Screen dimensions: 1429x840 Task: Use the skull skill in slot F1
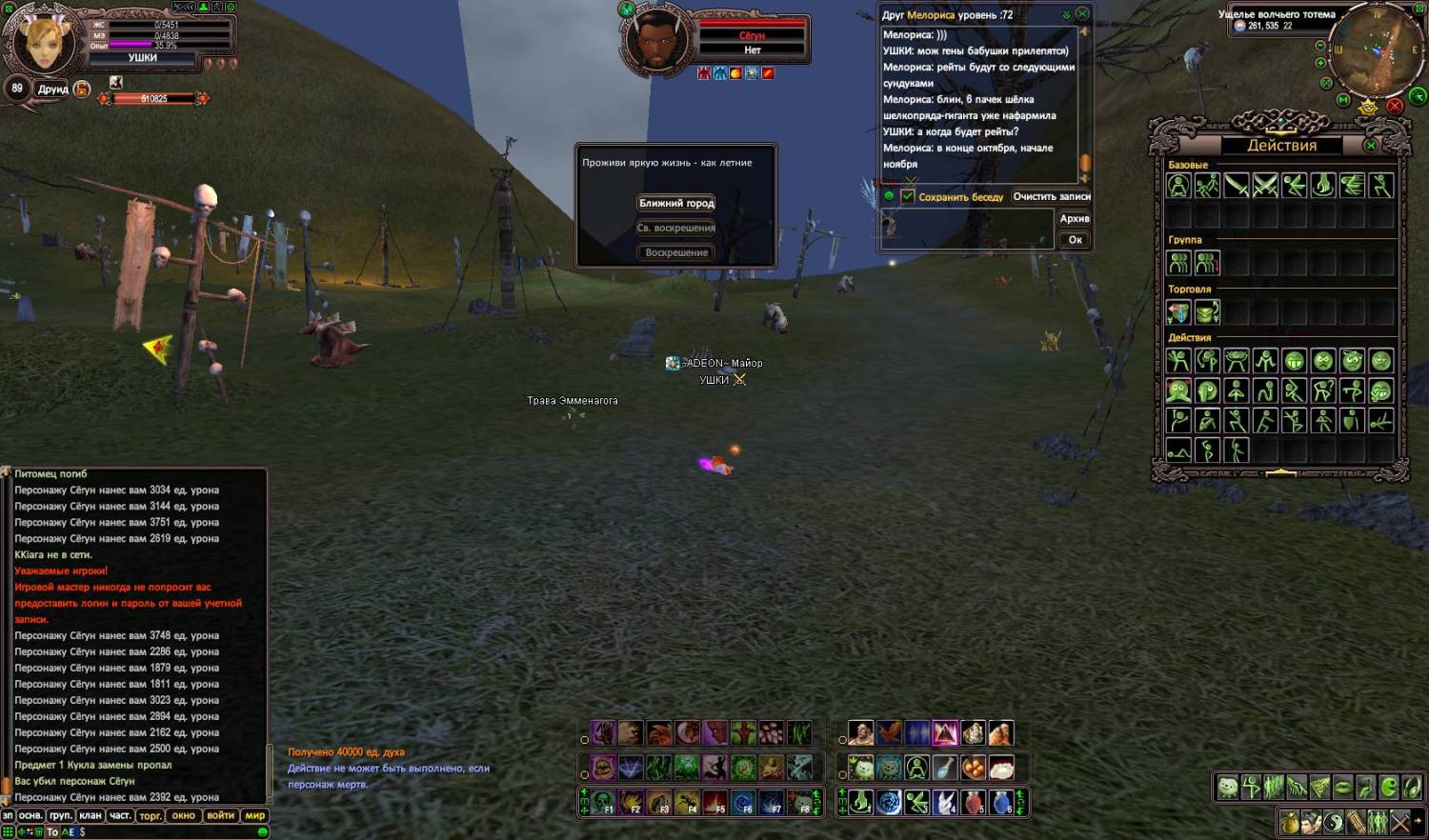[x=601, y=803]
